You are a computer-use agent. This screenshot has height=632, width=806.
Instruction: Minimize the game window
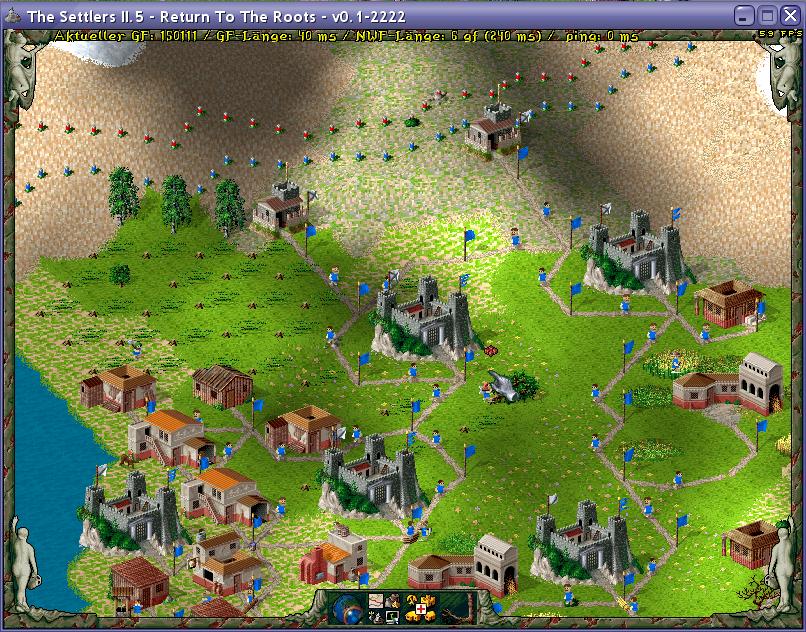(744, 15)
